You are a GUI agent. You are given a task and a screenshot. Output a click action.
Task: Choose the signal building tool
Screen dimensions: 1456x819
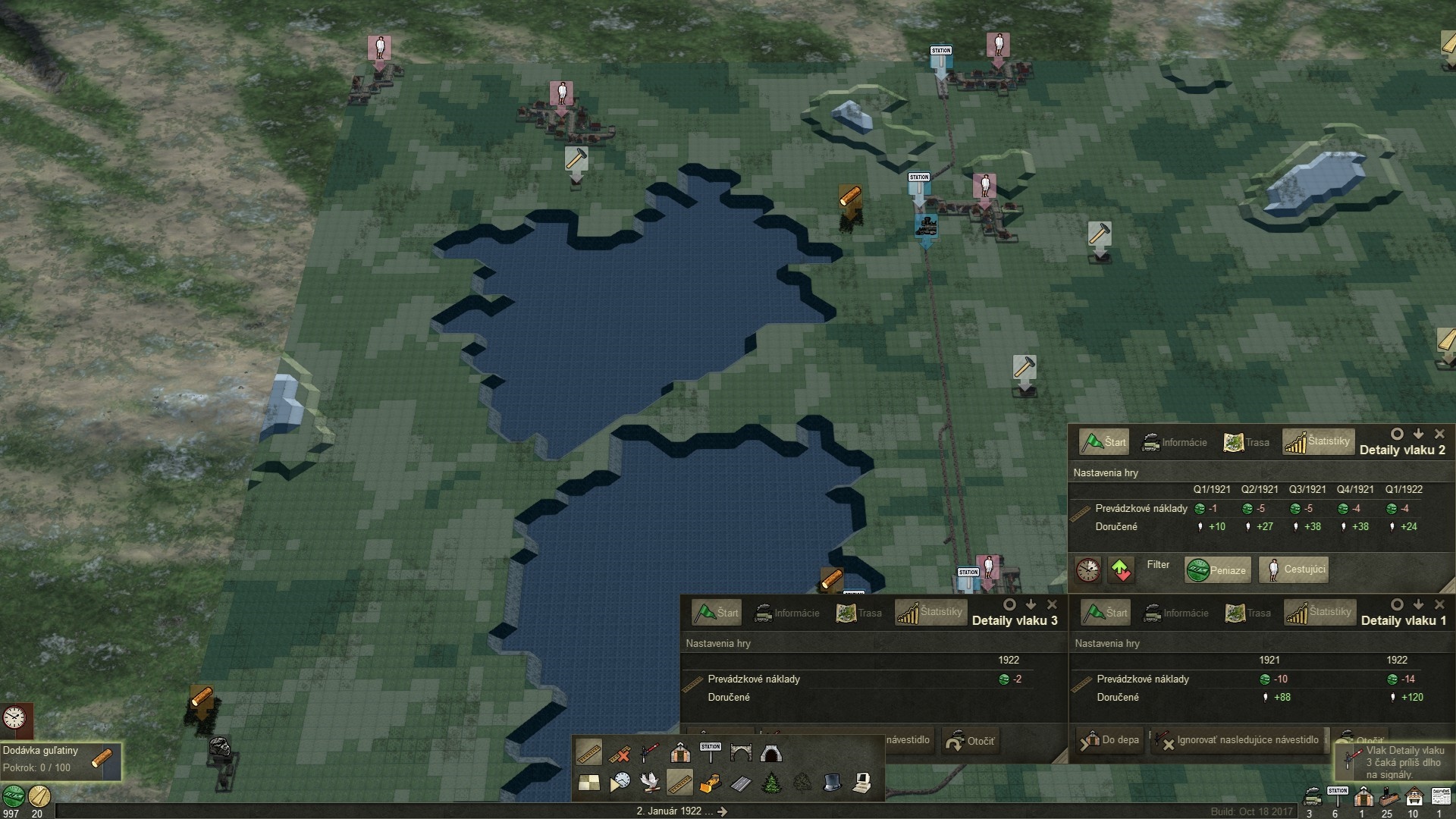(650, 753)
